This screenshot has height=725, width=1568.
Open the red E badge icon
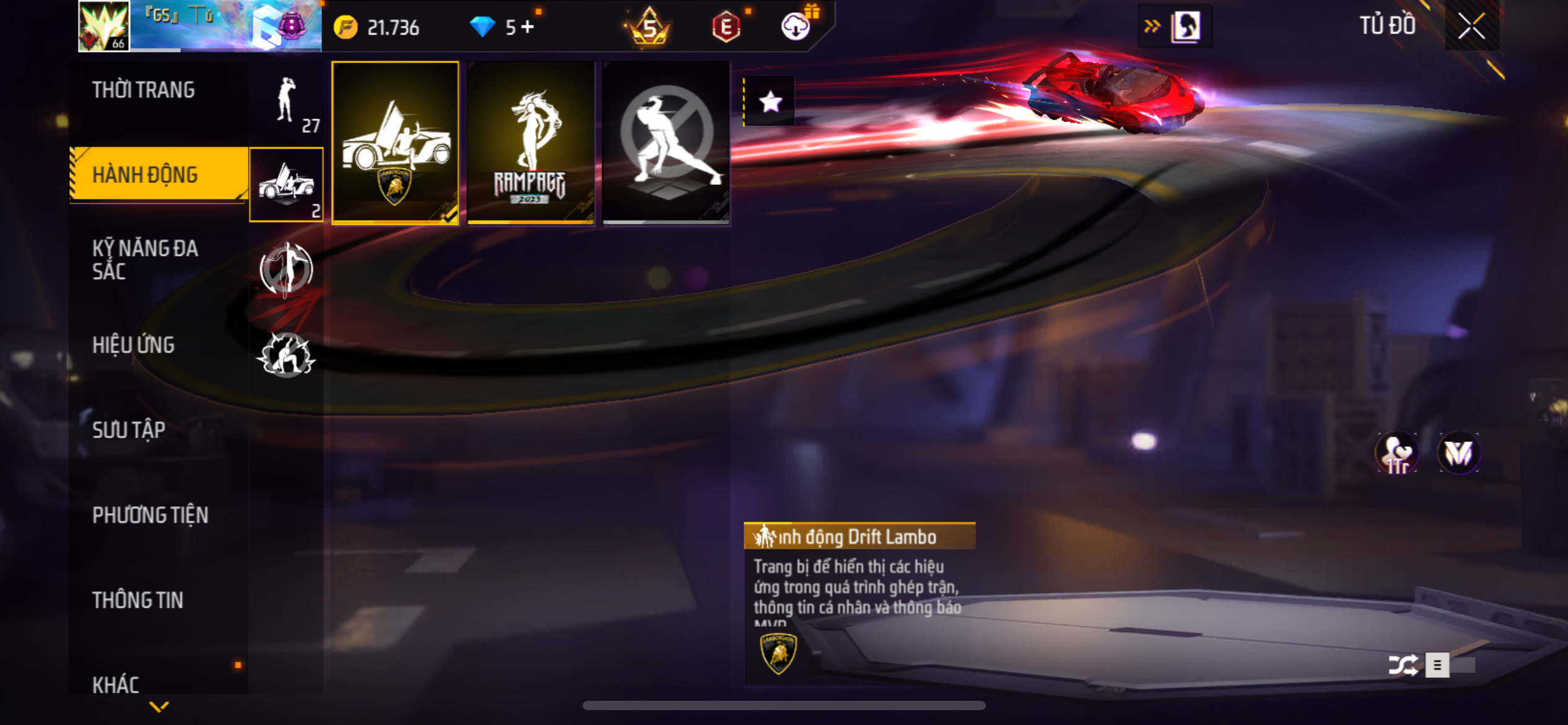point(726,27)
